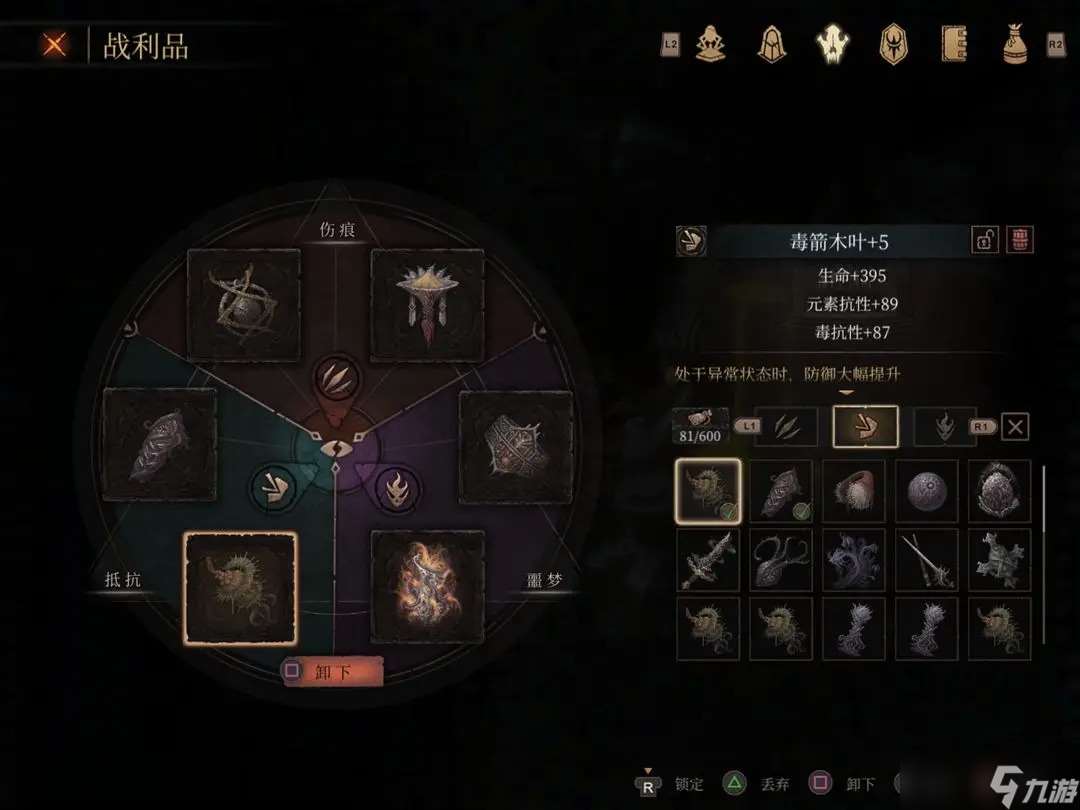Toggle the lock on 毒箭木叶+5
Image resolution: width=1080 pixels, height=810 pixels.
click(985, 240)
